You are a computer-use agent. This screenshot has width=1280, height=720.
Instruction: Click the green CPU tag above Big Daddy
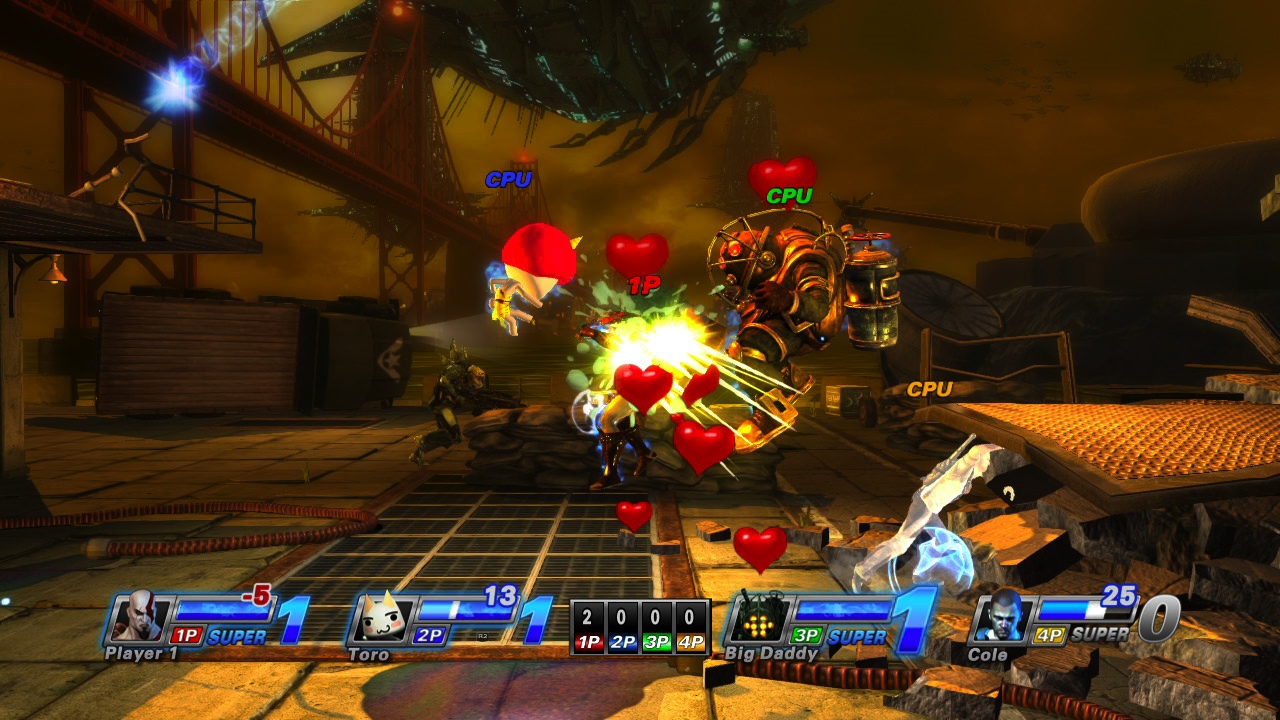click(789, 196)
